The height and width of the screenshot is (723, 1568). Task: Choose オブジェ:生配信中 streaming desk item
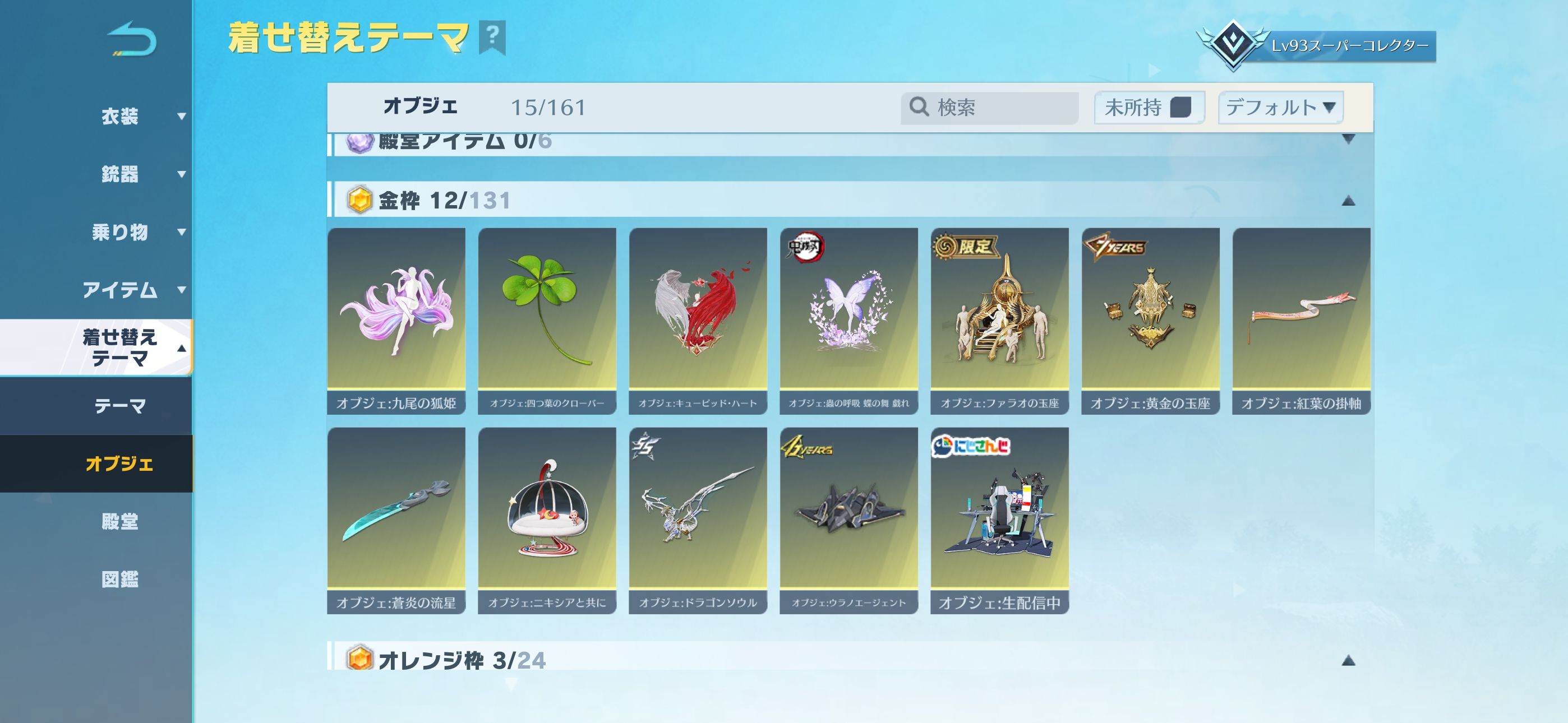999,520
